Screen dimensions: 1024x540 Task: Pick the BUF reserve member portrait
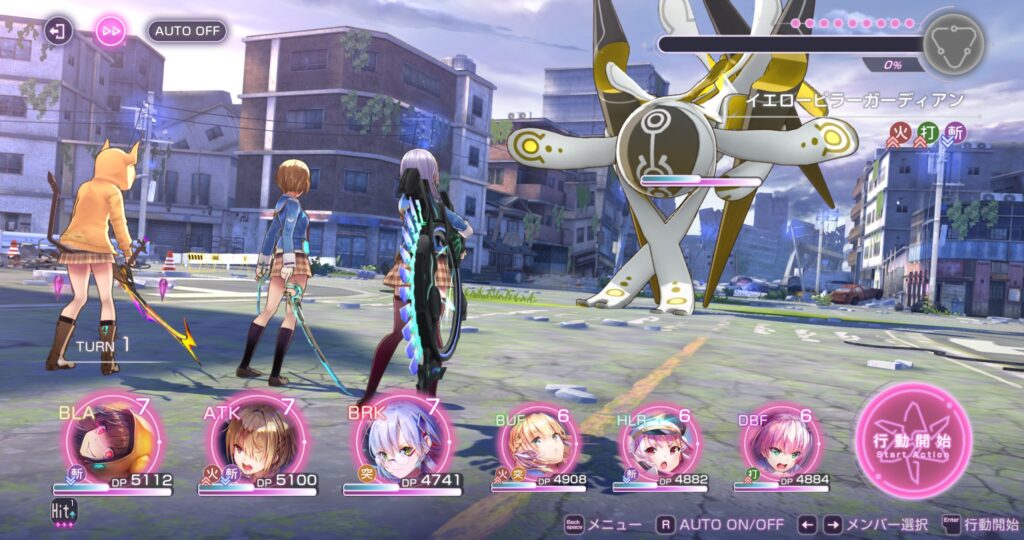538,446
